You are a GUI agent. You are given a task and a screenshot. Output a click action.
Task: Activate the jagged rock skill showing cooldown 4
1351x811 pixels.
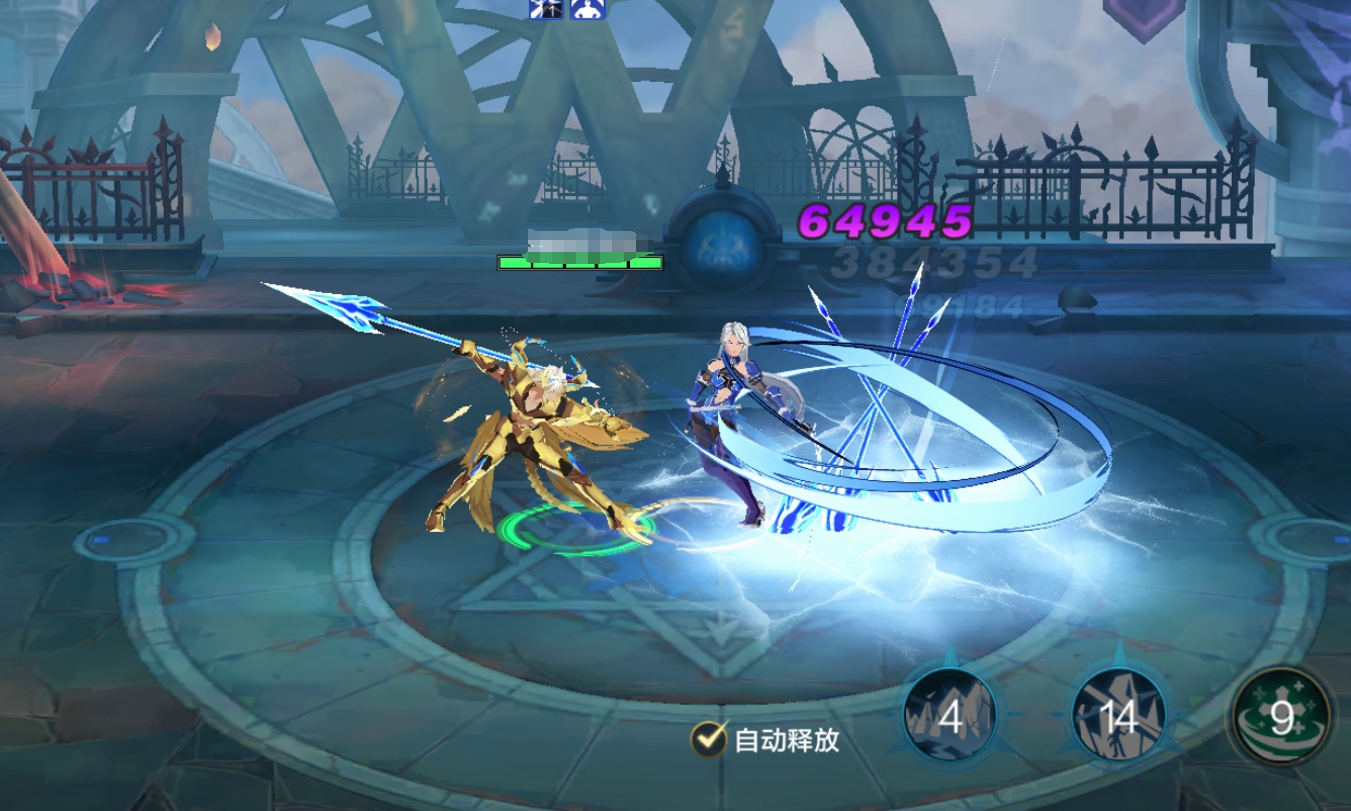pyautogui.click(x=949, y=716)
